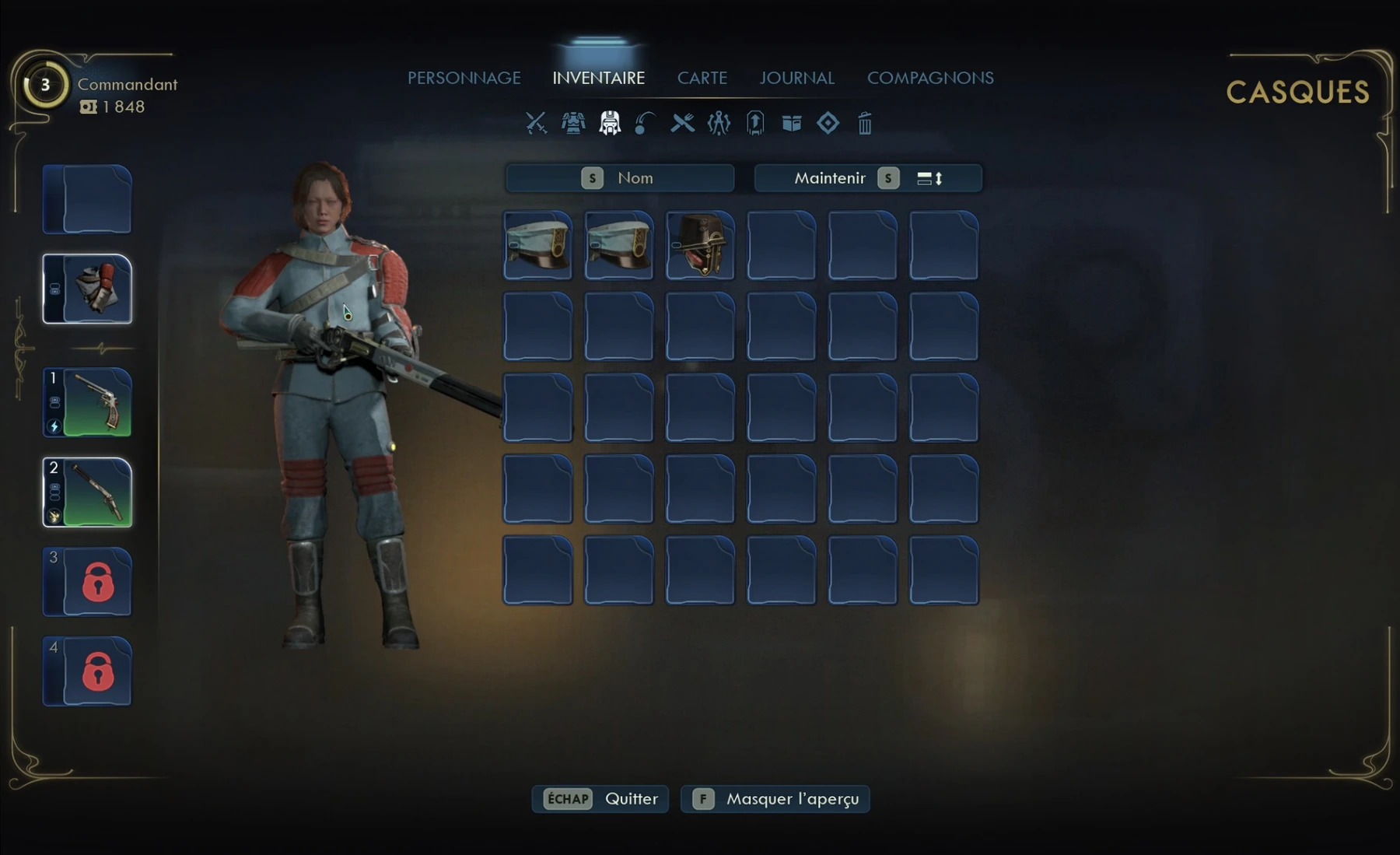Screen dimensions: 1400x855
Task: Hide the preview with Masquer l'aperçu
Action: 775,799
